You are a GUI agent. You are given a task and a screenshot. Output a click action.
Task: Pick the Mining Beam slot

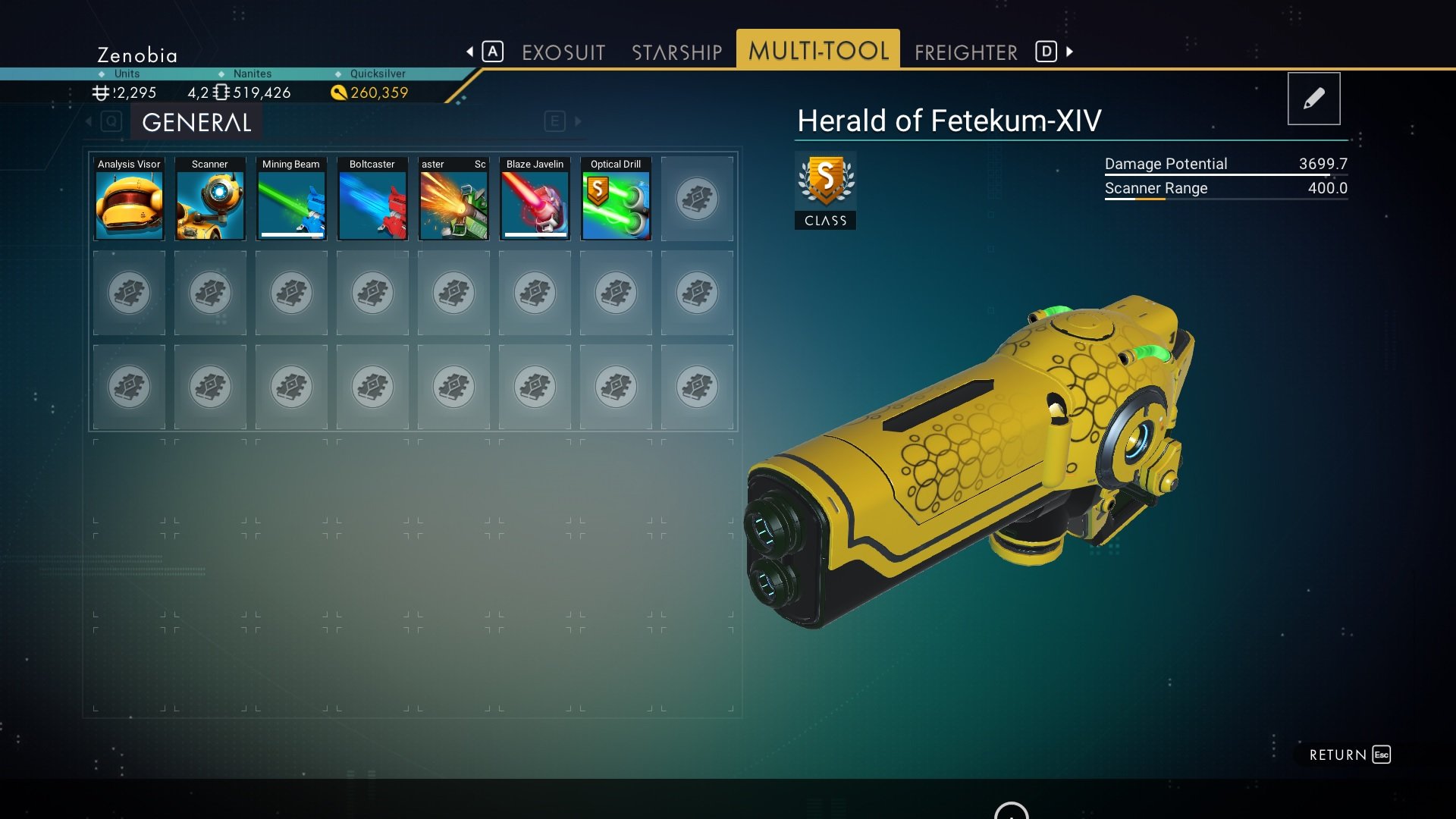pos(291,199)
